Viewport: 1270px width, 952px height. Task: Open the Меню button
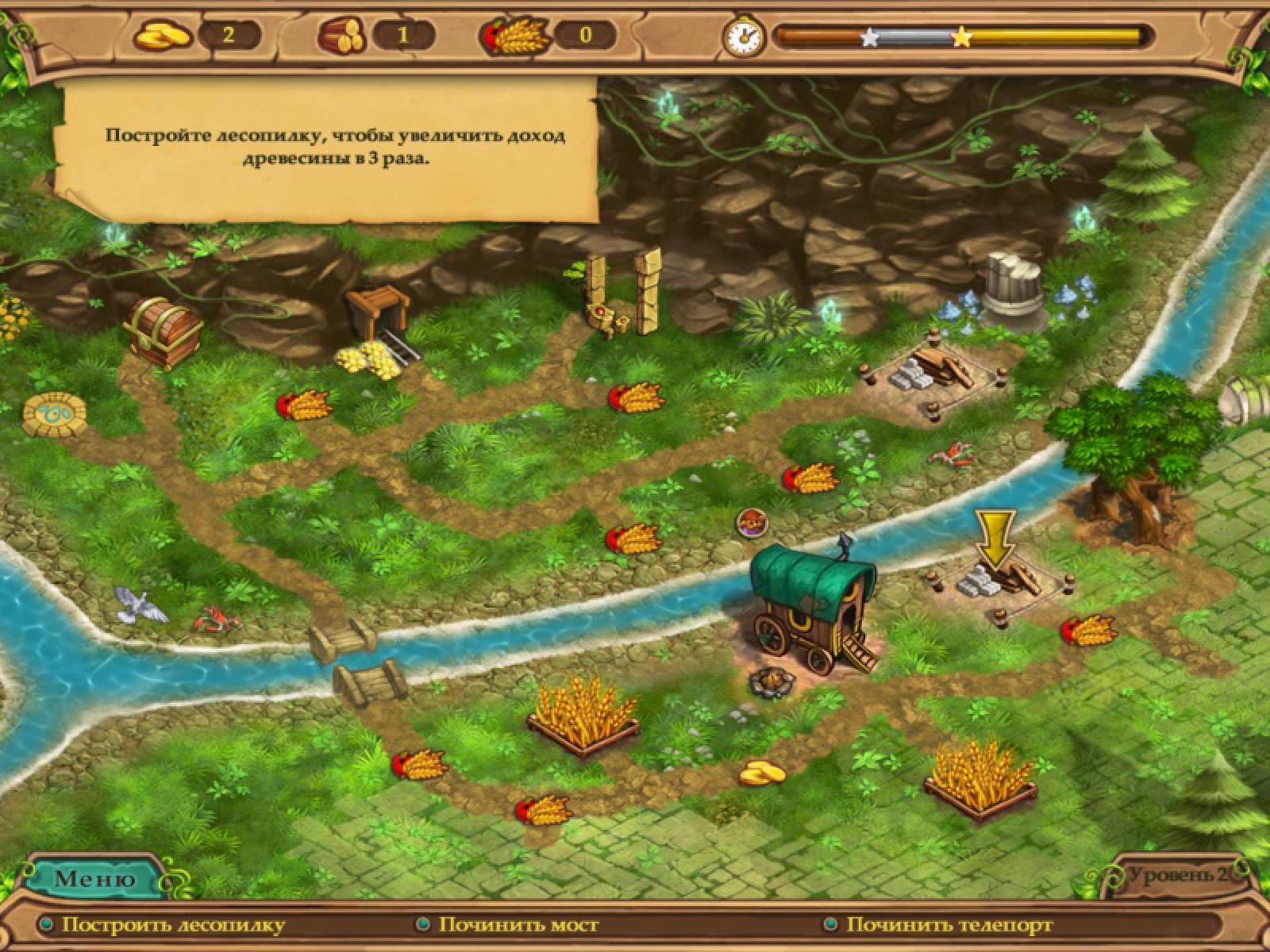pos(94,878)
